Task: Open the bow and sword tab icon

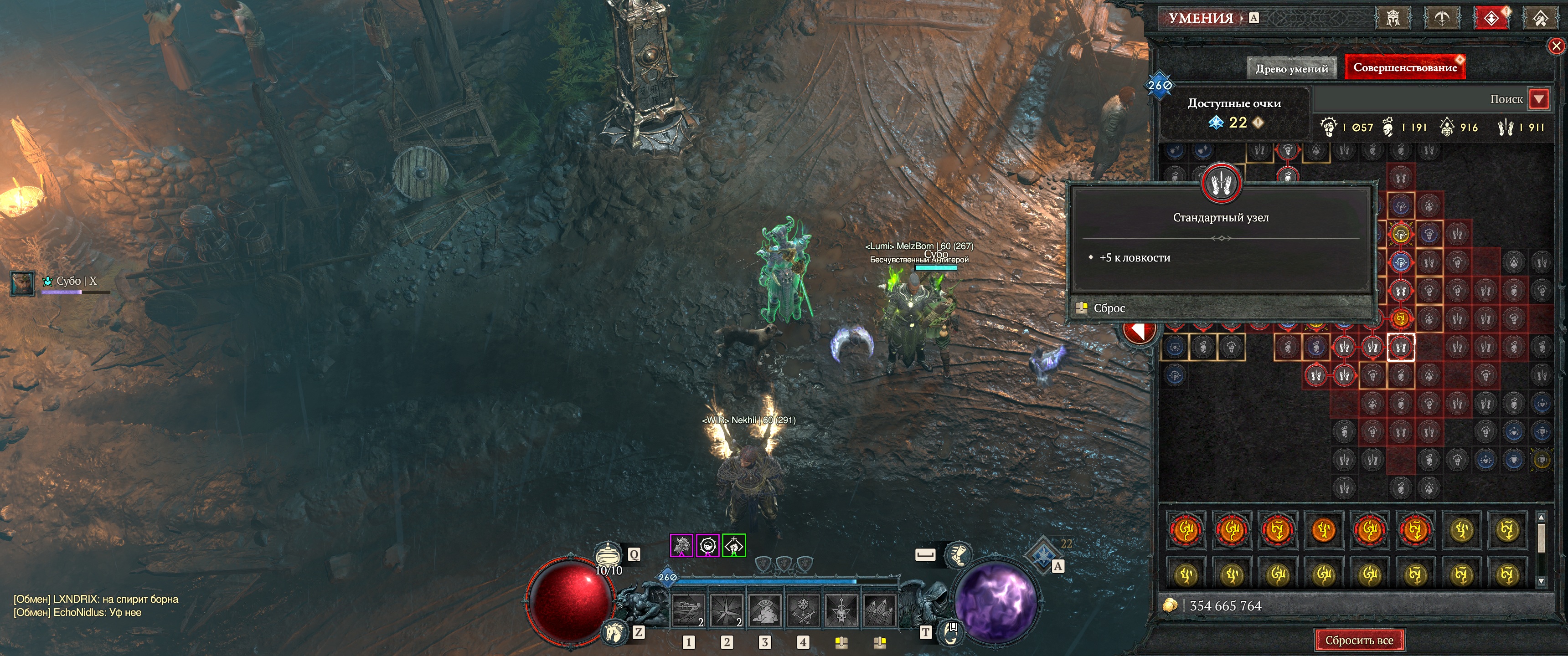Action: 1441,18
